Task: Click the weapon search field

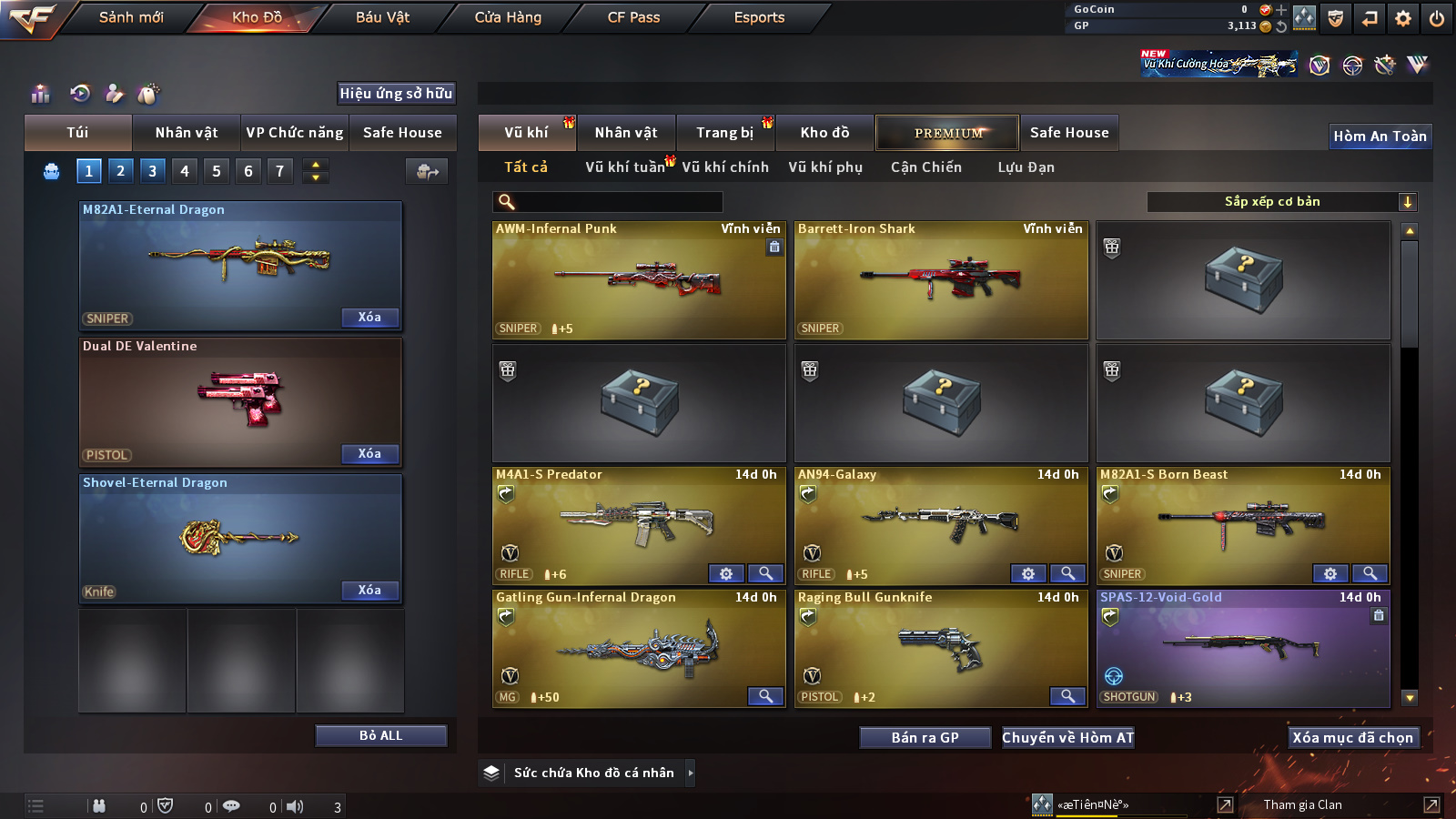Action: pyautogui.click(x=608, y=202)
